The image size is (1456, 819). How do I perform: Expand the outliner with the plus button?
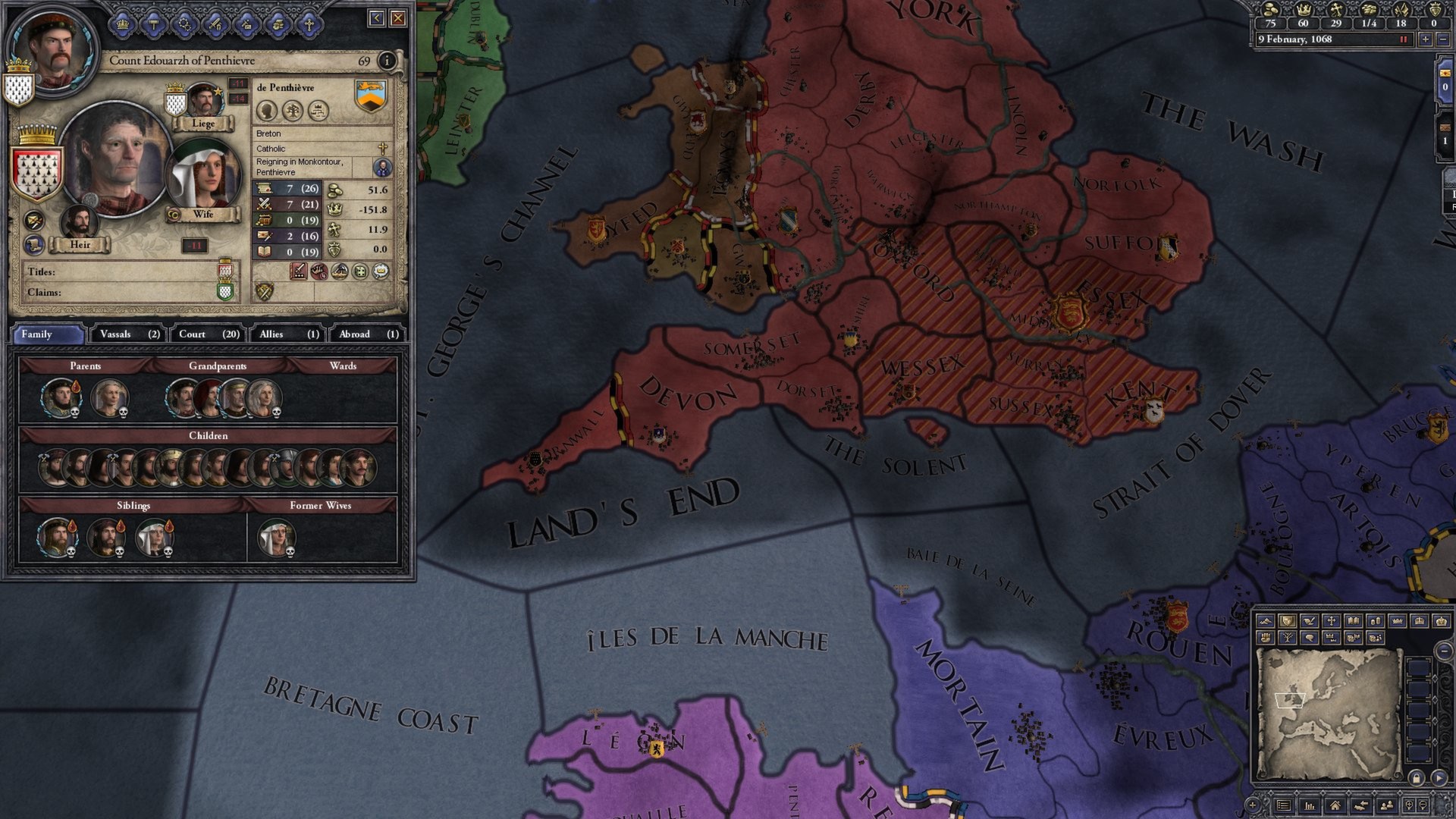pyautogui.click(x=1254, y=806)
